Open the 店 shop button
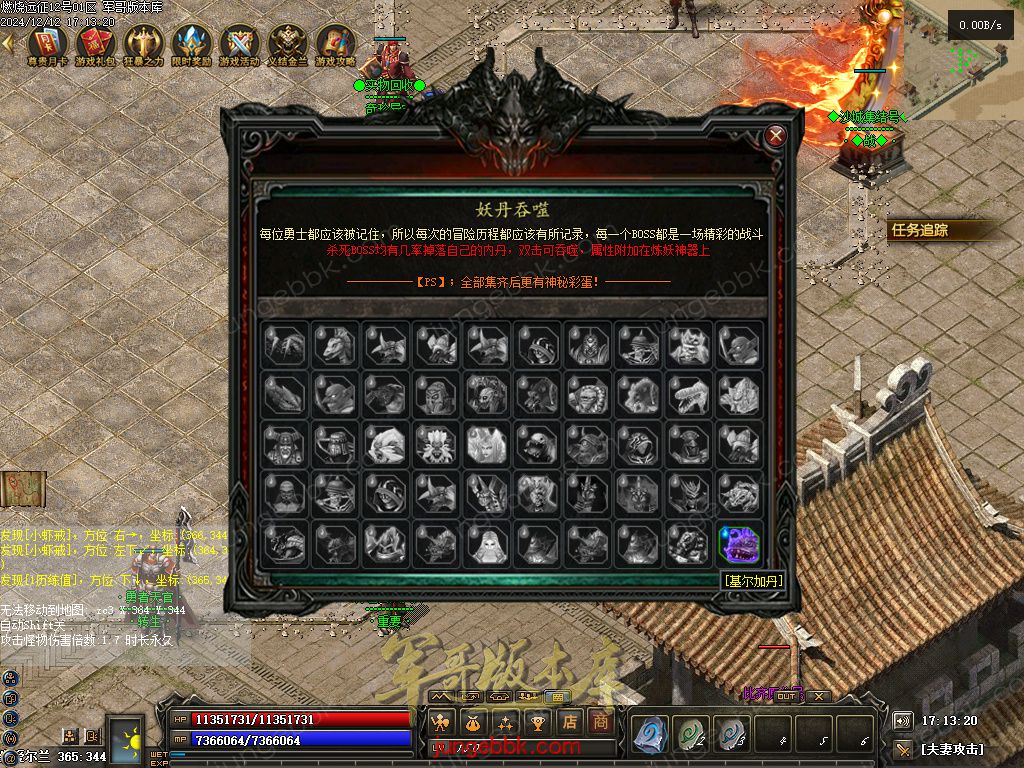This screenshot has width=1024, height=768. pyautogui.click(x=570, y=721)
